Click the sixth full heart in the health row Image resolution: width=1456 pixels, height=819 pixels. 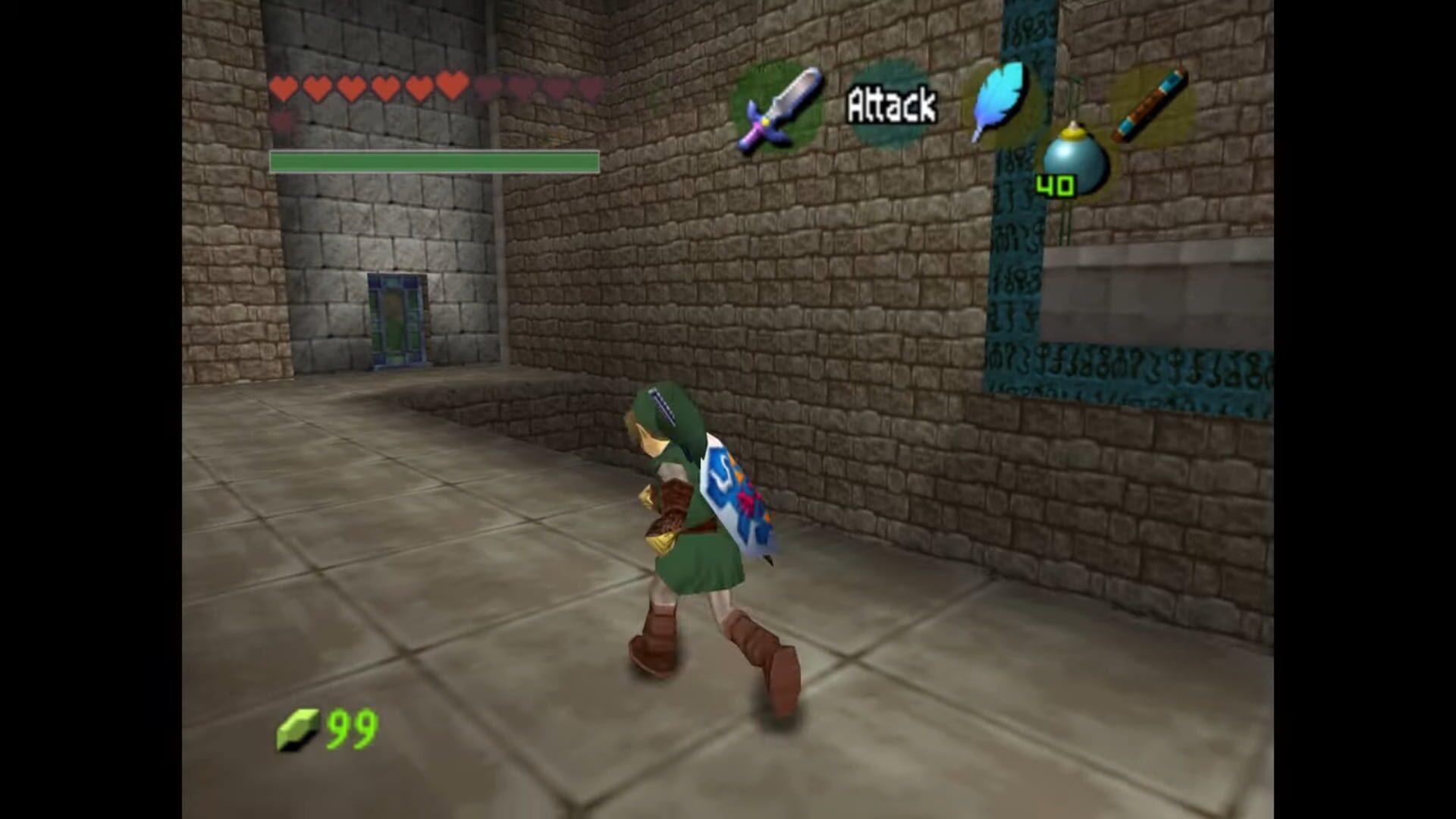coord(453,88)
